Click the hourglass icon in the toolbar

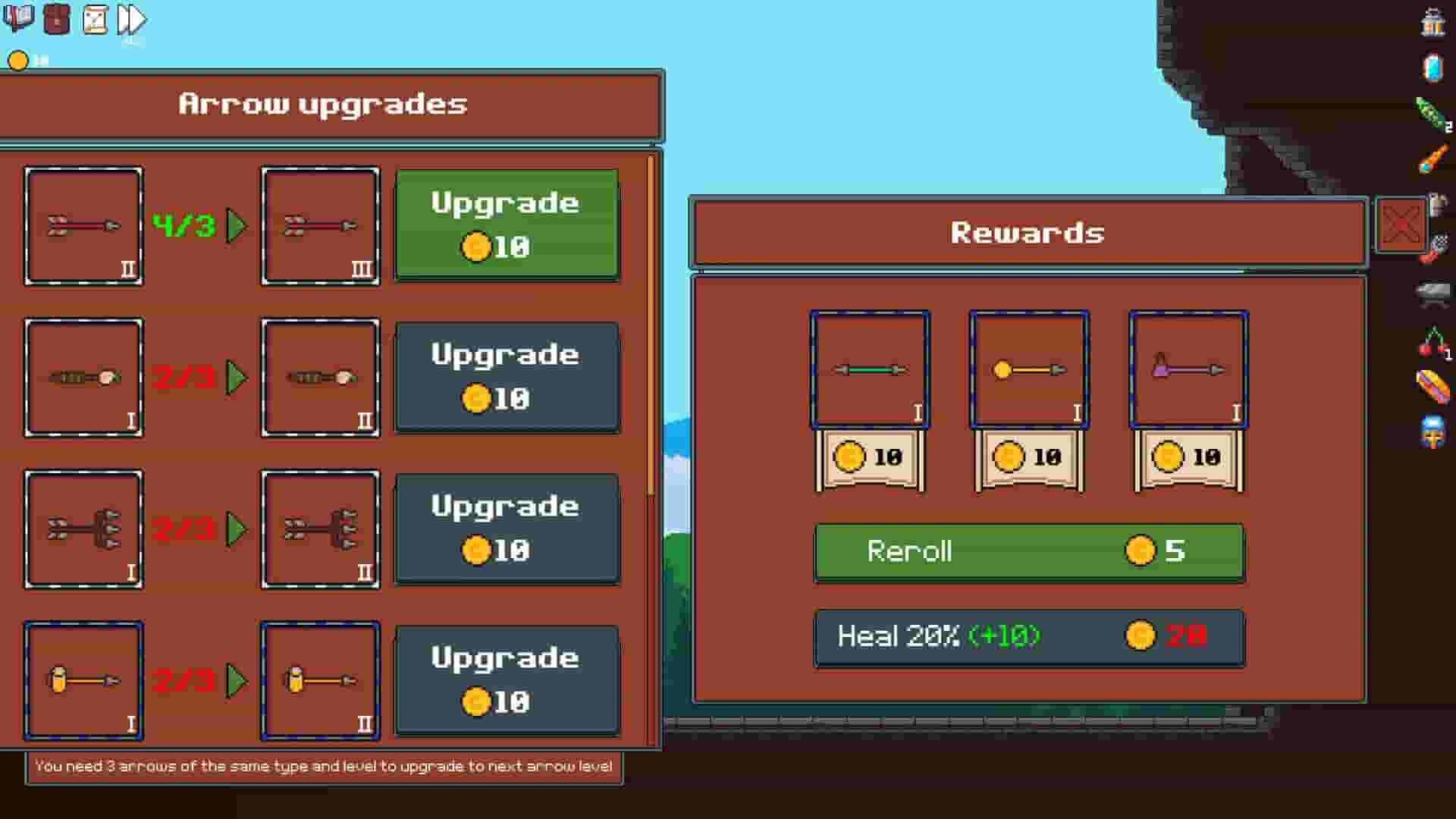pos(93,19)
